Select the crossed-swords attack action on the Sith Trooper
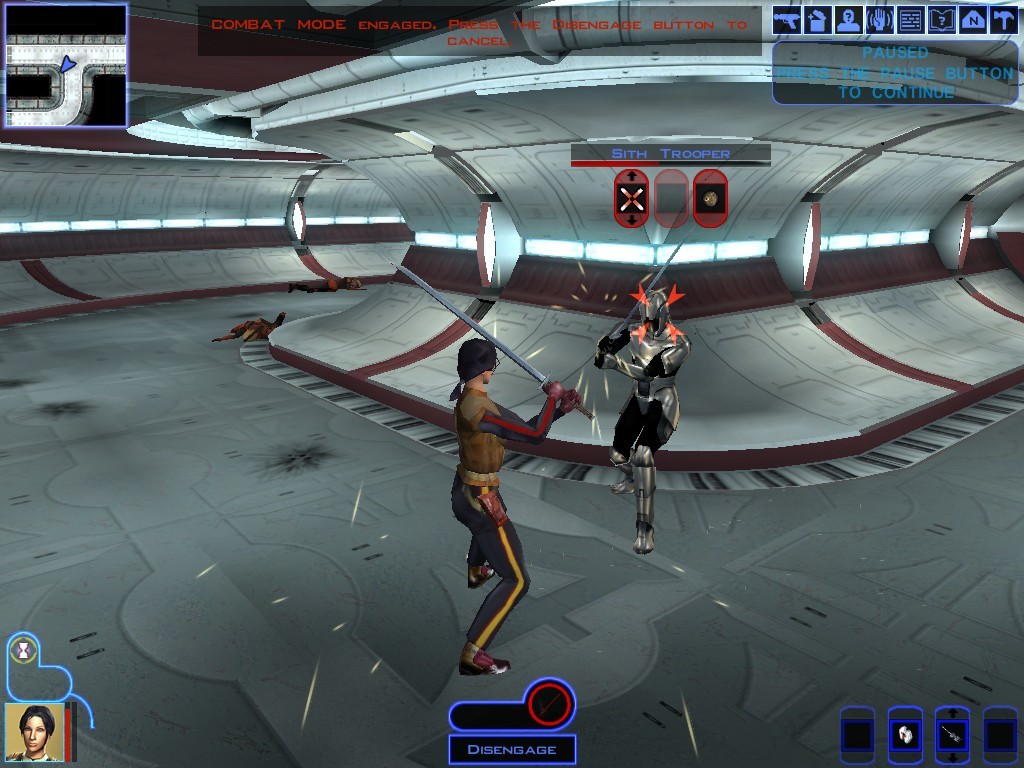Screen dimensions: 1024x768 click(631, 198)
